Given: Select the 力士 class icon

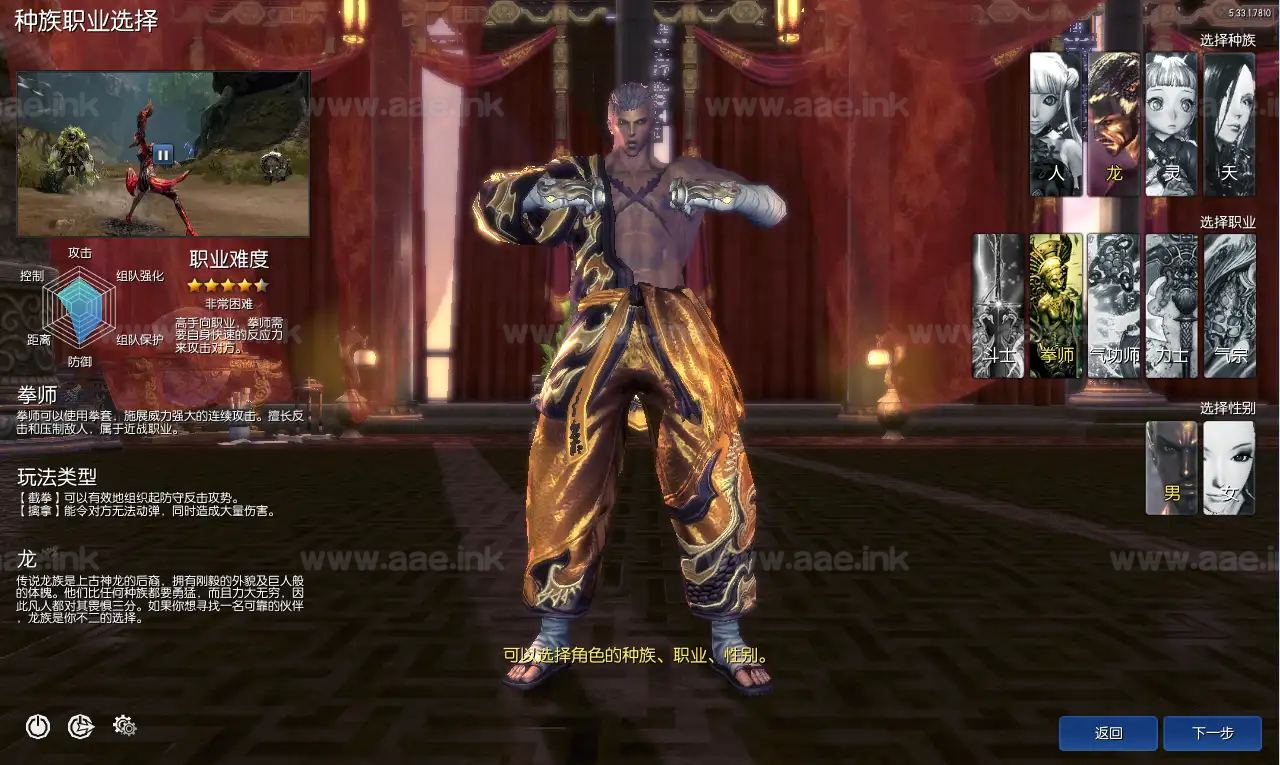Looking at the screenshot, I should [x=1170, y=305].
